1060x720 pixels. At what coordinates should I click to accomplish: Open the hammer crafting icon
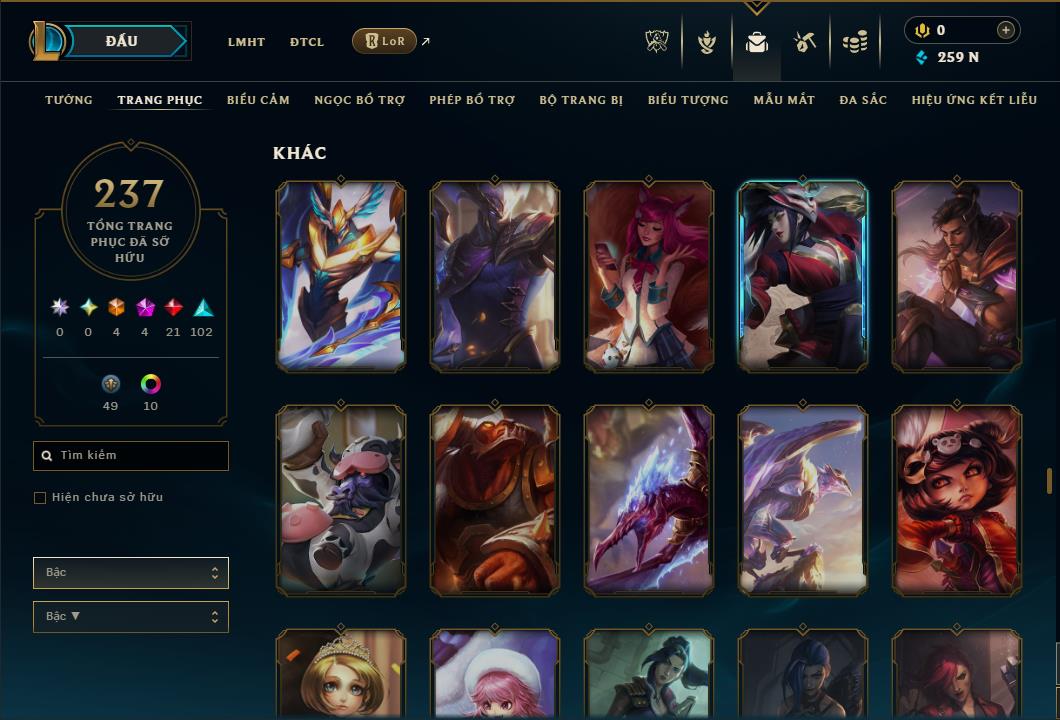(x=805, y=42)
